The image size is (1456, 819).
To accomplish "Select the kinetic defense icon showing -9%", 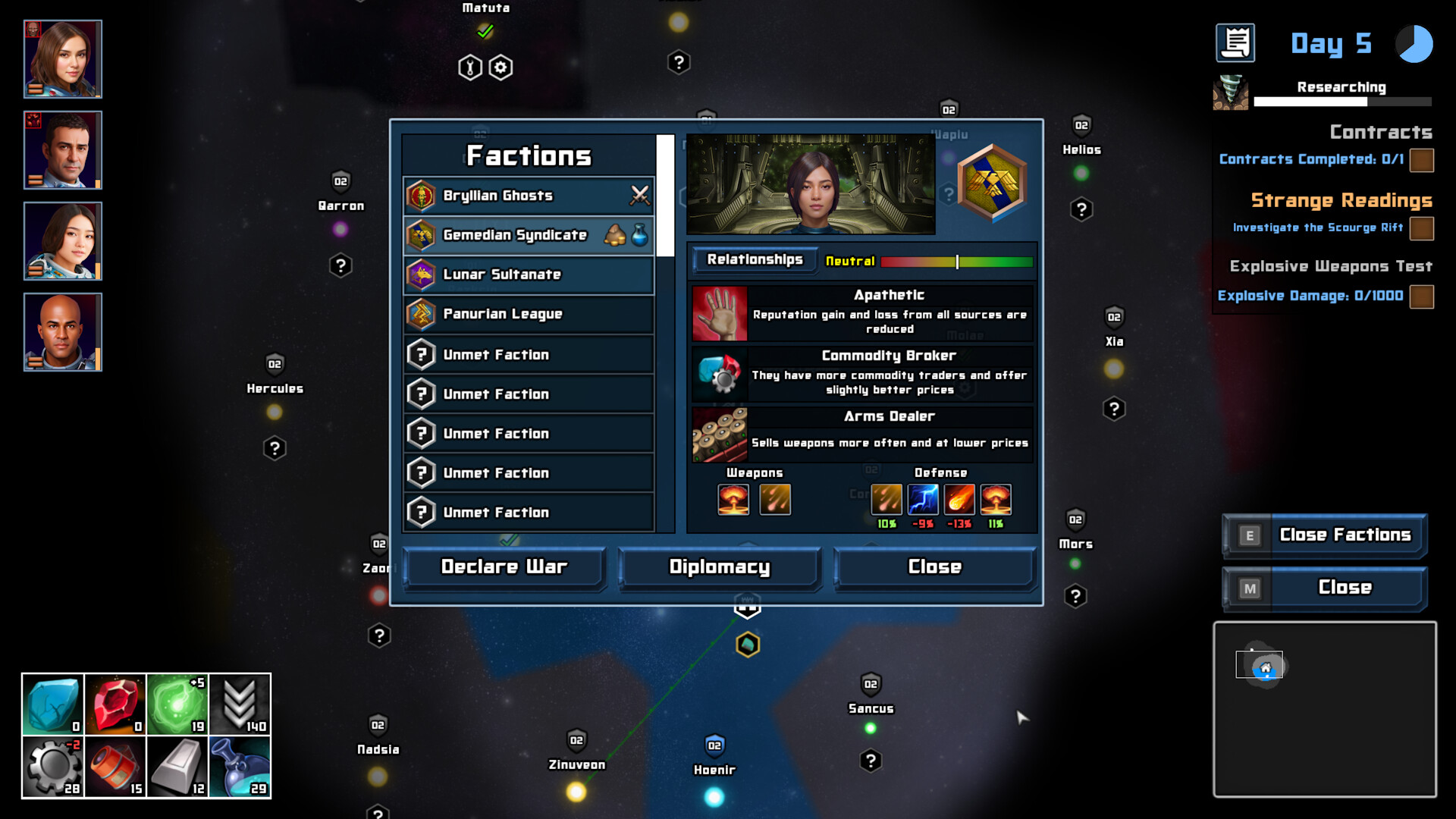I will coord(923,499).
